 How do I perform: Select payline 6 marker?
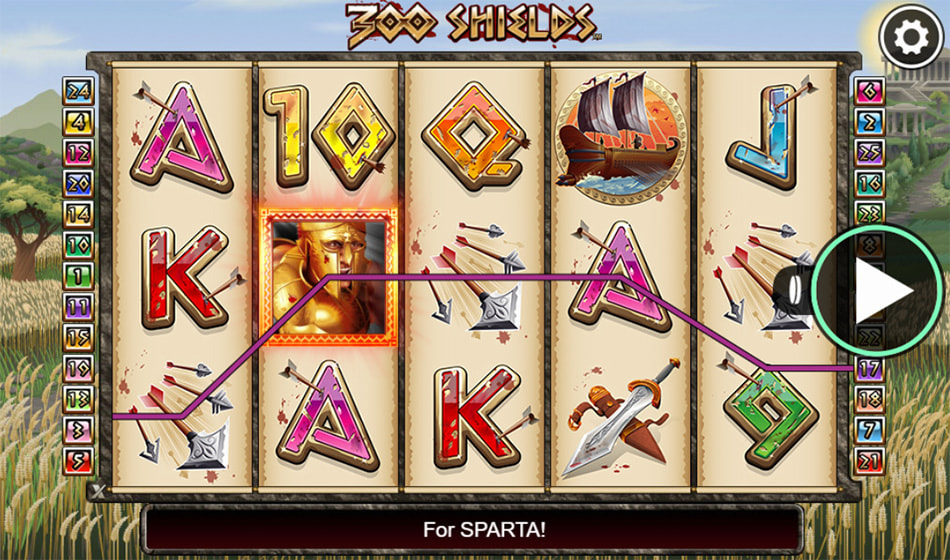[870, 92]
